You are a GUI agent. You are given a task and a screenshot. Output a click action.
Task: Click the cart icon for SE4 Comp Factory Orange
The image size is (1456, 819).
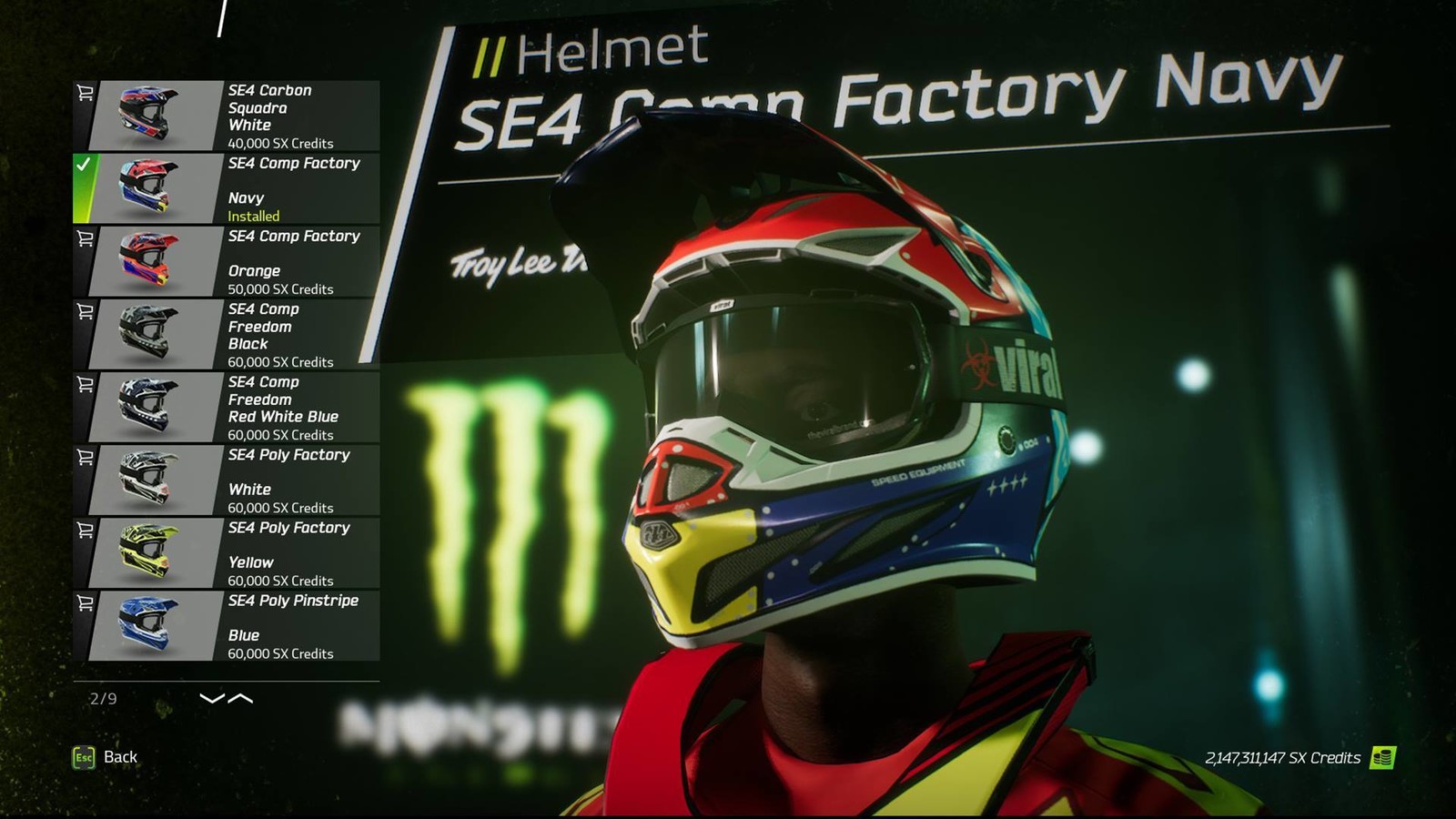pyautogui.click(x=85, y=238)
